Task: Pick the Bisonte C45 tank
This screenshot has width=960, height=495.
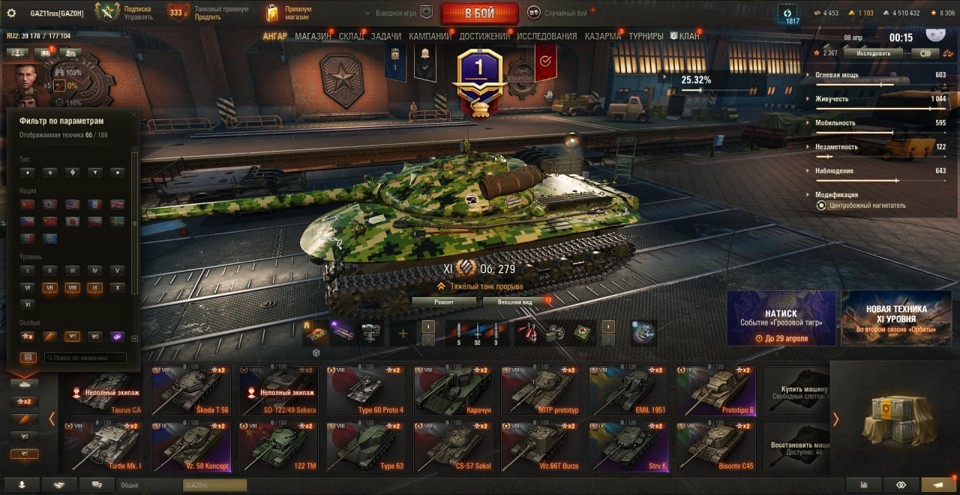Action: 715,446
